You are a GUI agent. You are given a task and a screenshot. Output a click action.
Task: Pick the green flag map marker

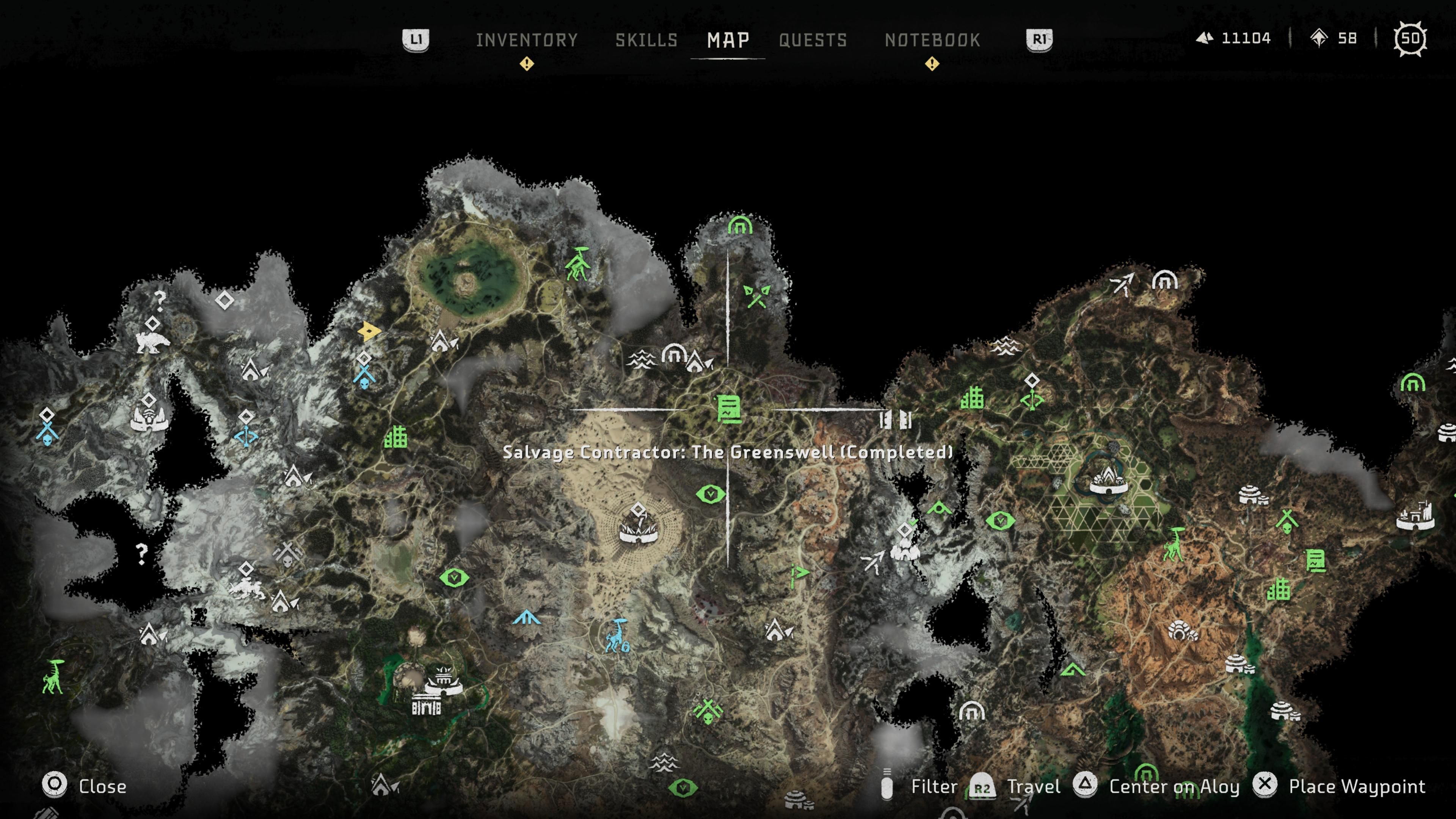point(799,573)
